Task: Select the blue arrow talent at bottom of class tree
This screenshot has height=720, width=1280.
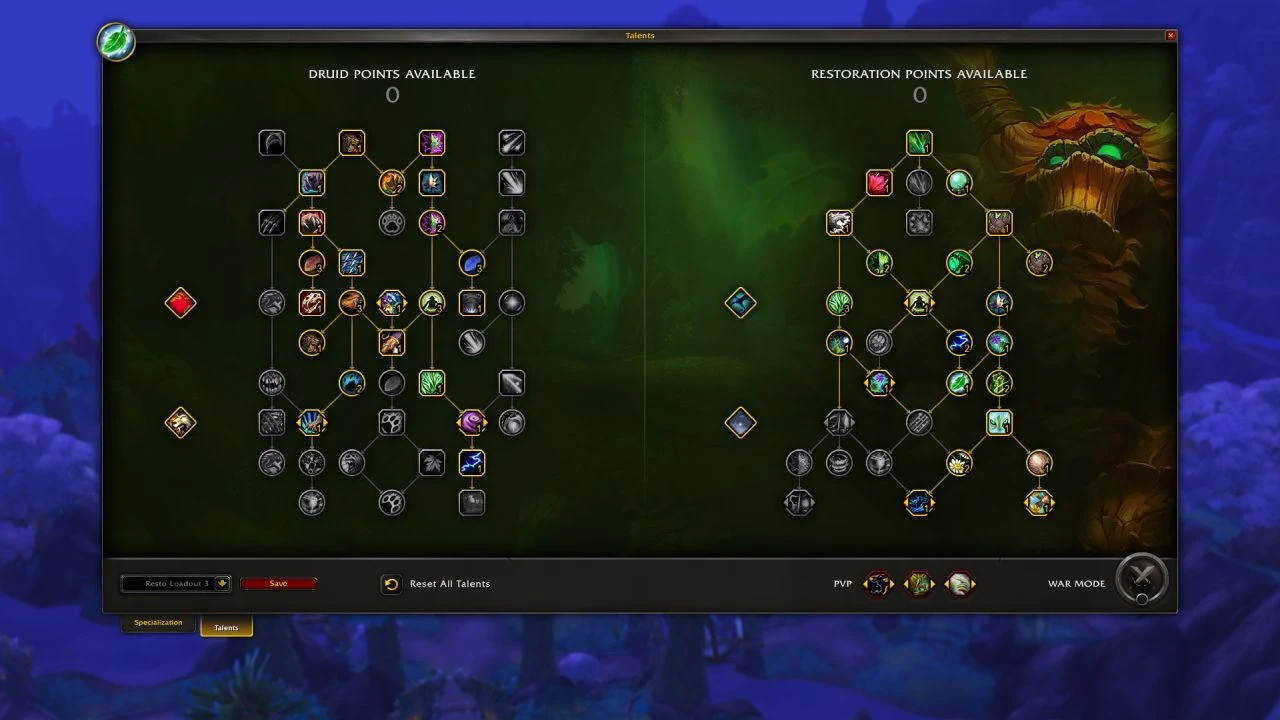Action: point(472,462)
